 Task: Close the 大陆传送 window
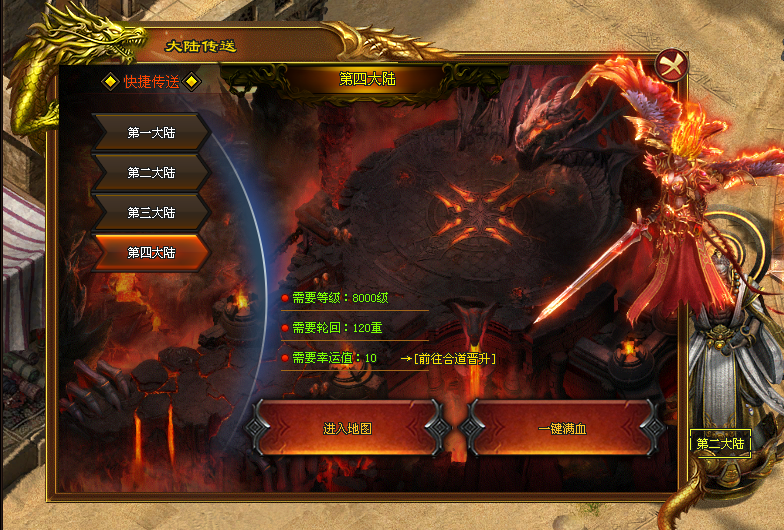pos(672,65)
